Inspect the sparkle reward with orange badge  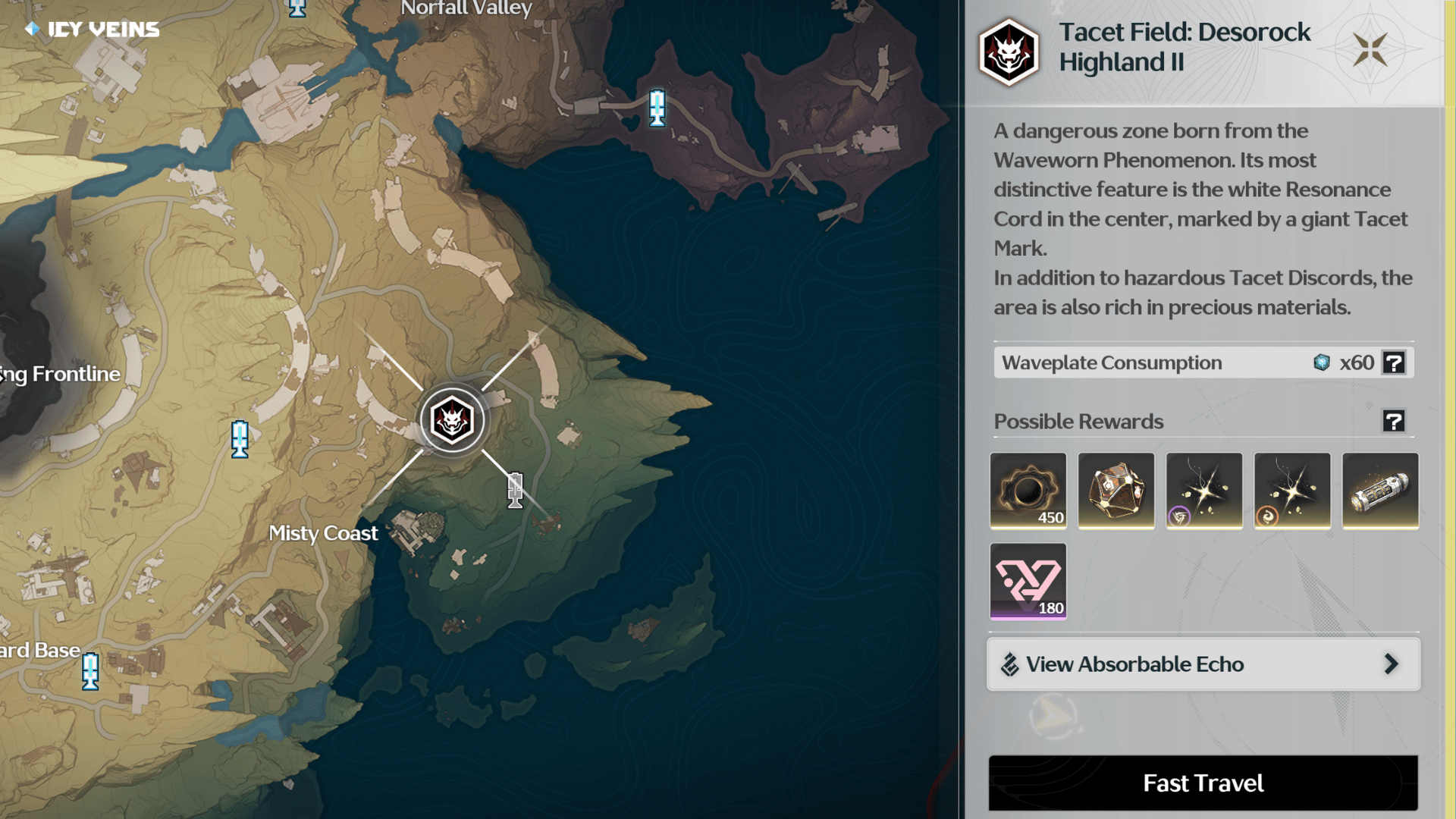tap(1291, 491)
